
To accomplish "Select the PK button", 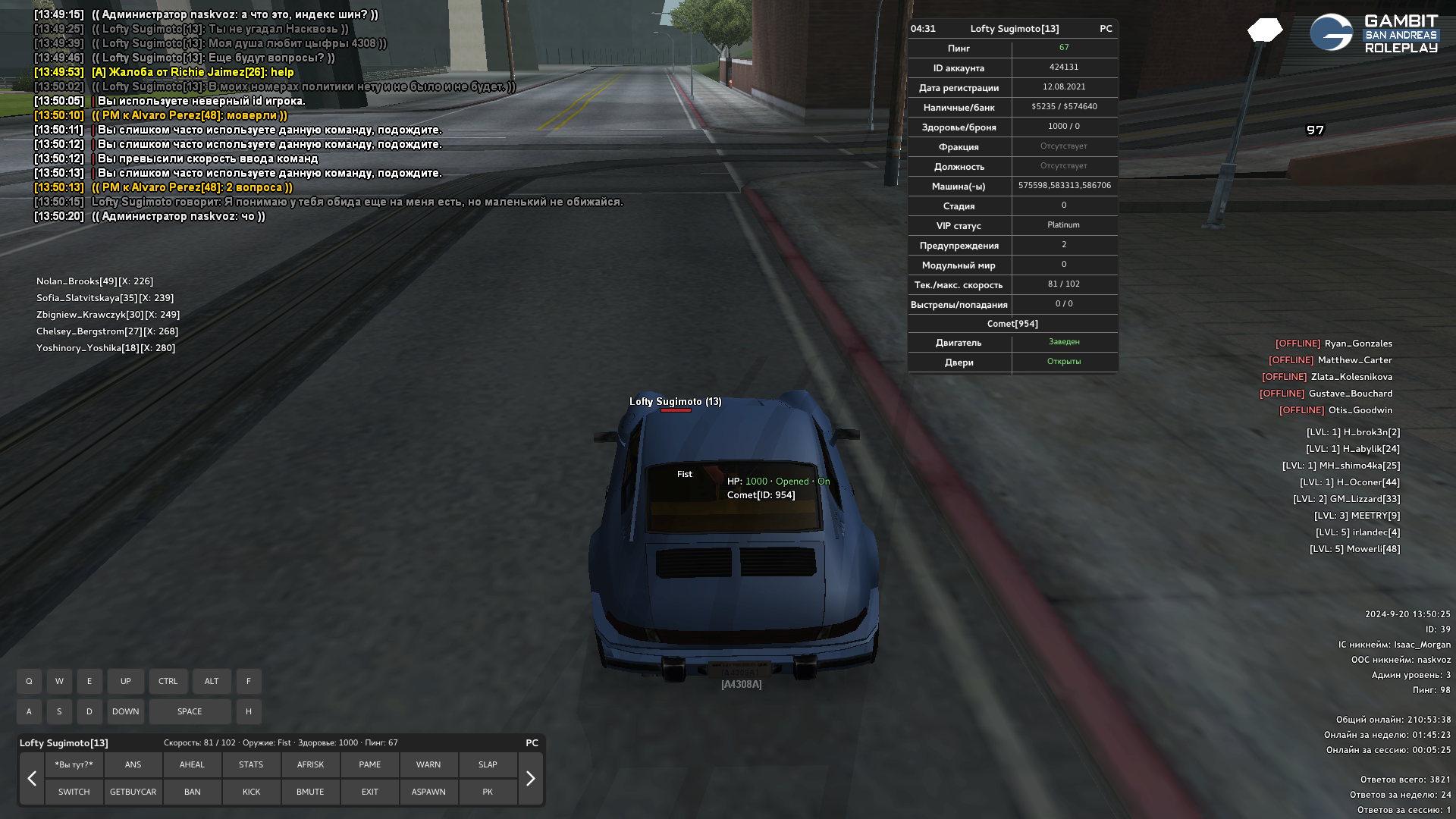I will 488,792.
